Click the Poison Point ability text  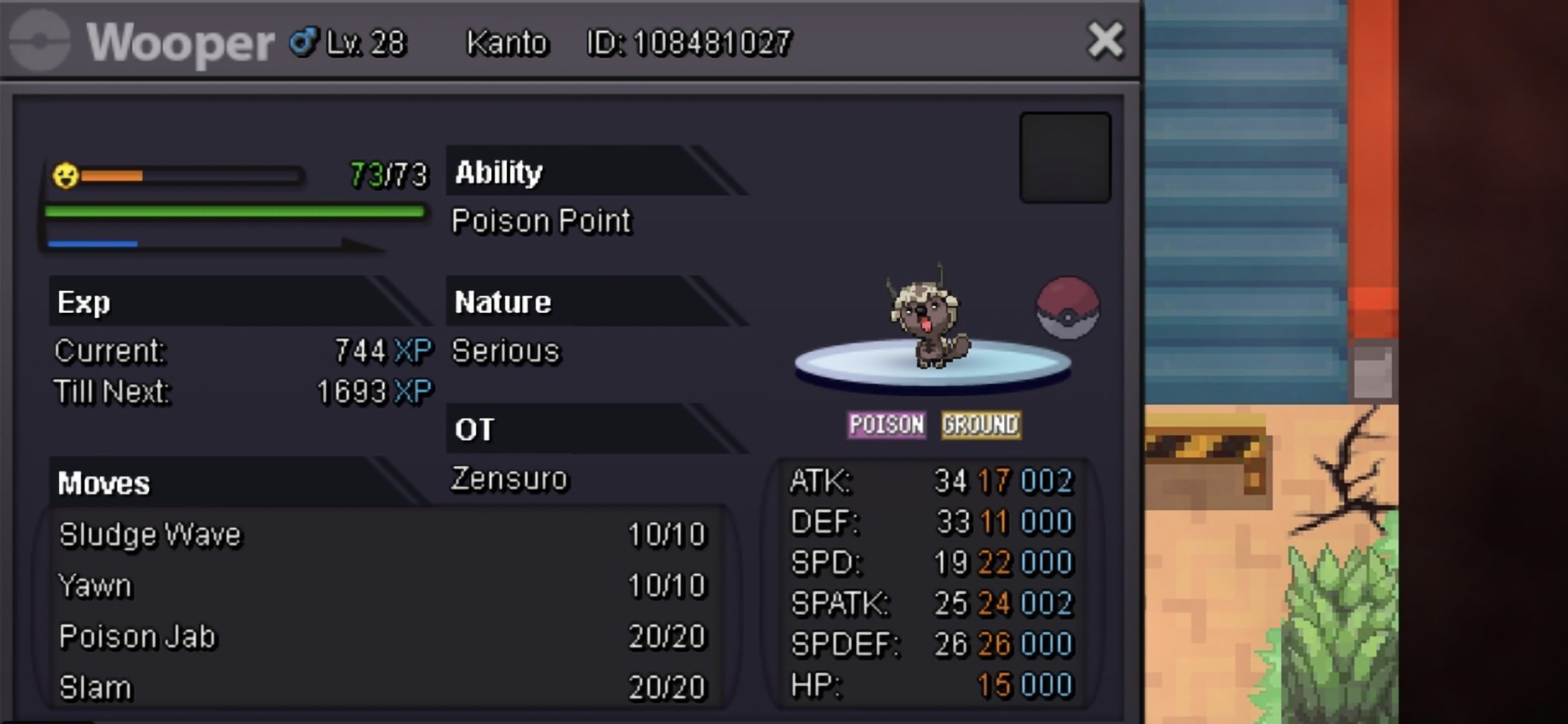coord(541,221)
